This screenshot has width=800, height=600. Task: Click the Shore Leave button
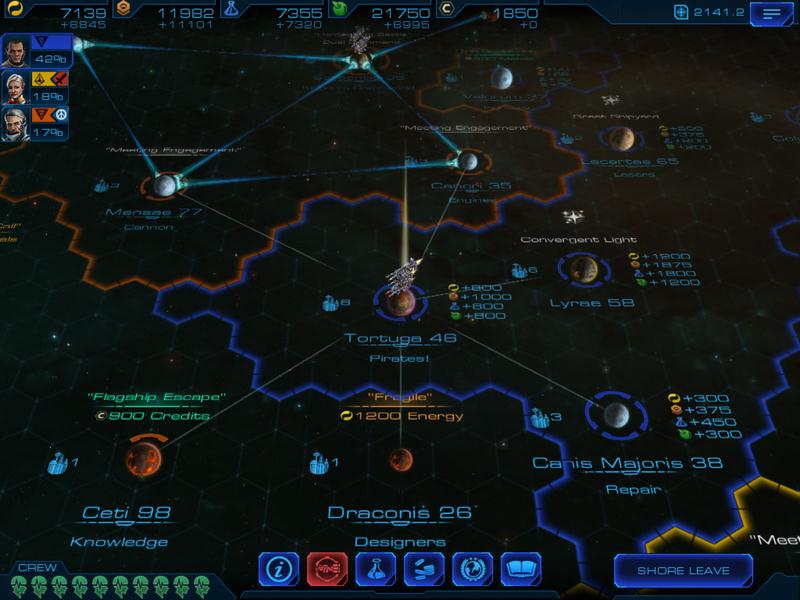(x=683, y=571)
